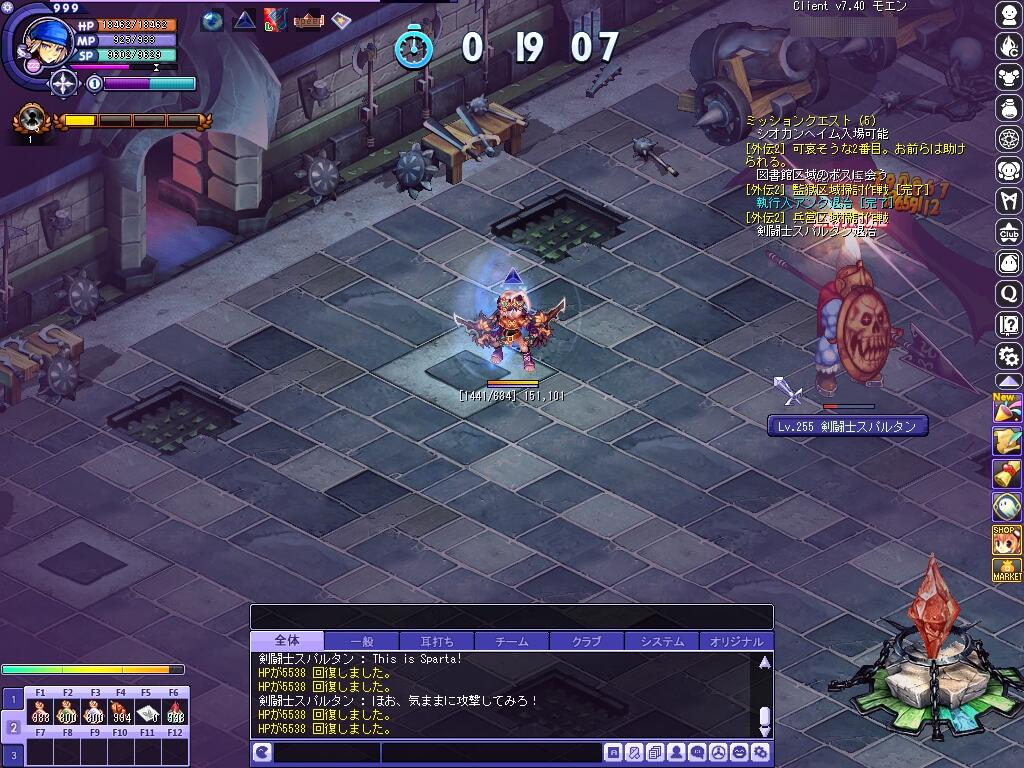Switch to hotbar page 1
Viewport: 1024px width, 768px height.
pos(13,700)
